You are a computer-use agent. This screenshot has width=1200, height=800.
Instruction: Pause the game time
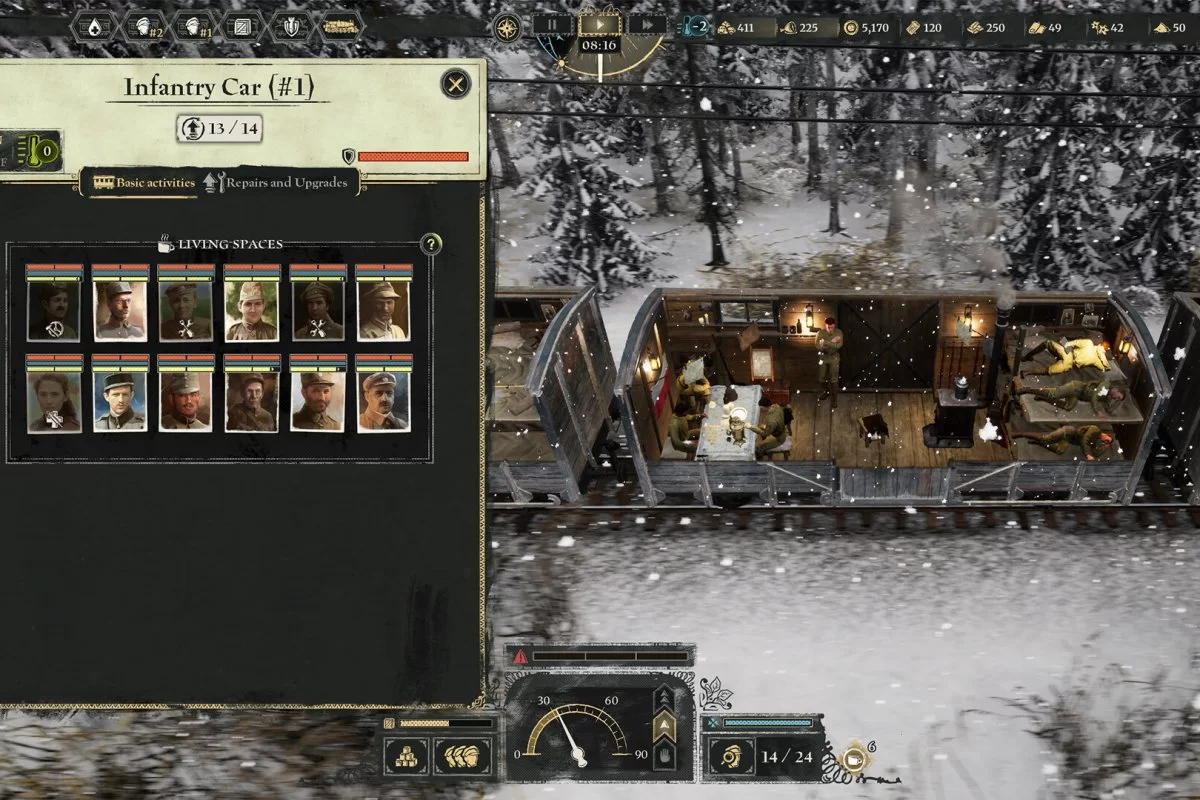point(553,24)
